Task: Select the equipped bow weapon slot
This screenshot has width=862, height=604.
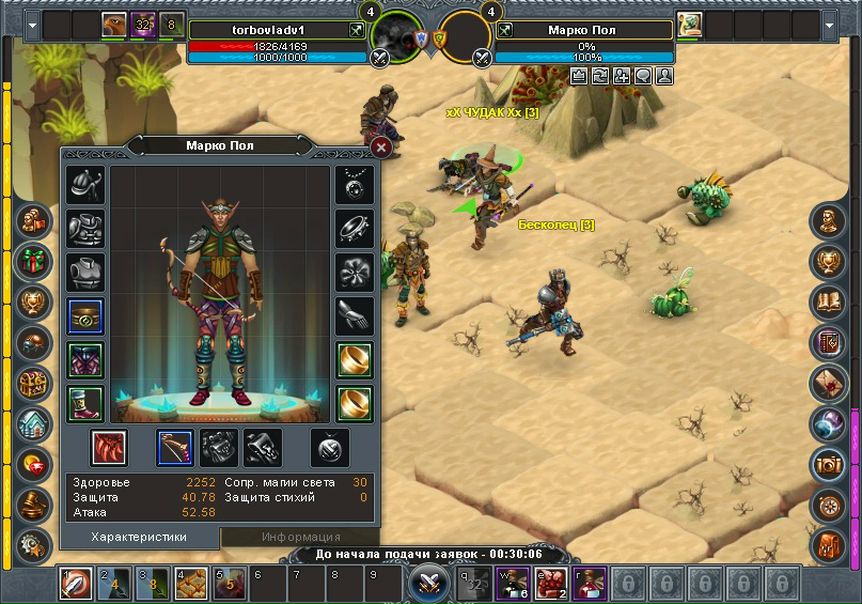Action: click(x=175, y=447)
